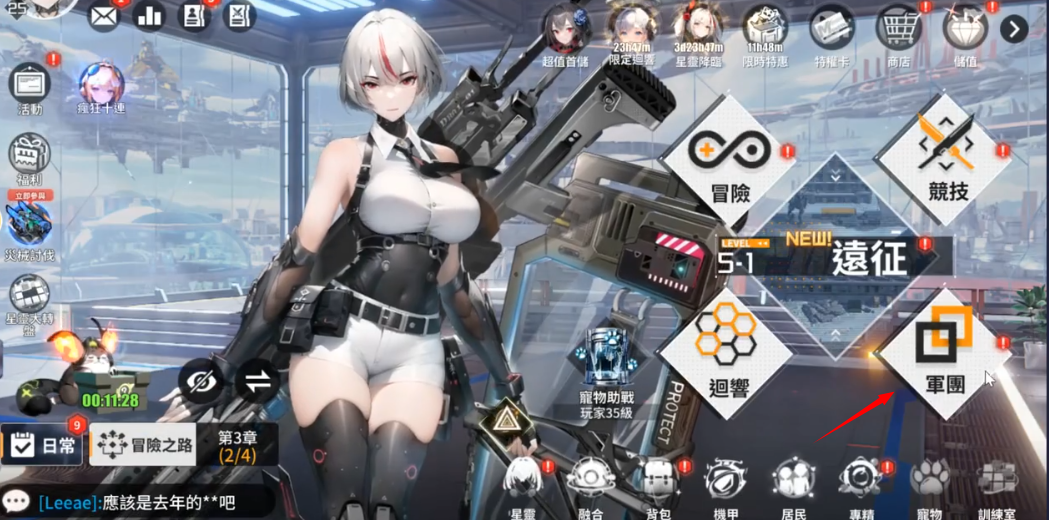Open the 商店 shop cart
This screenshot has height=520, width=1049.
[898, 30]
